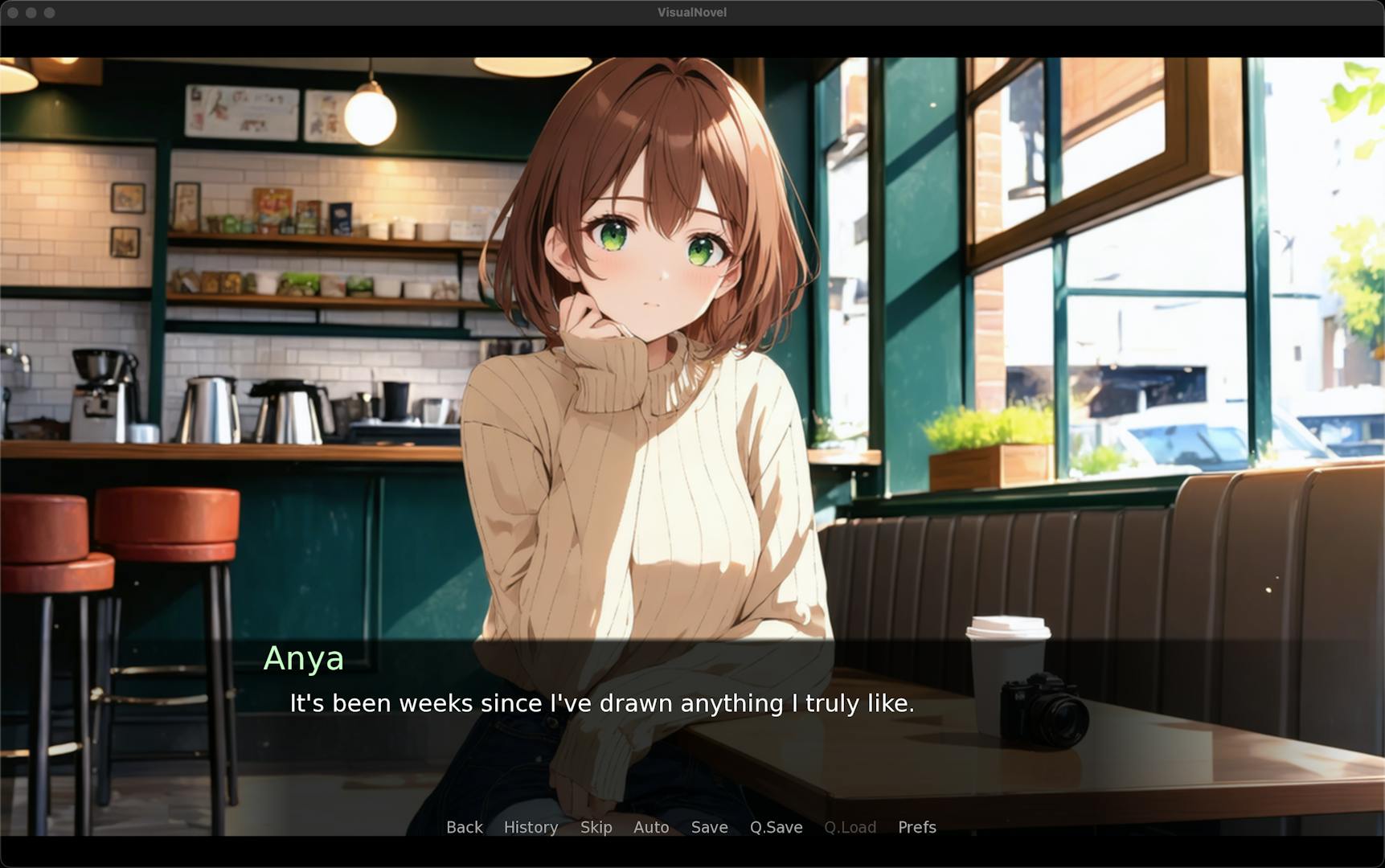Open the dialogue History log
The height and width of the screenshot is (868, 1385).
pyautogui.click(x=531, y=827)
